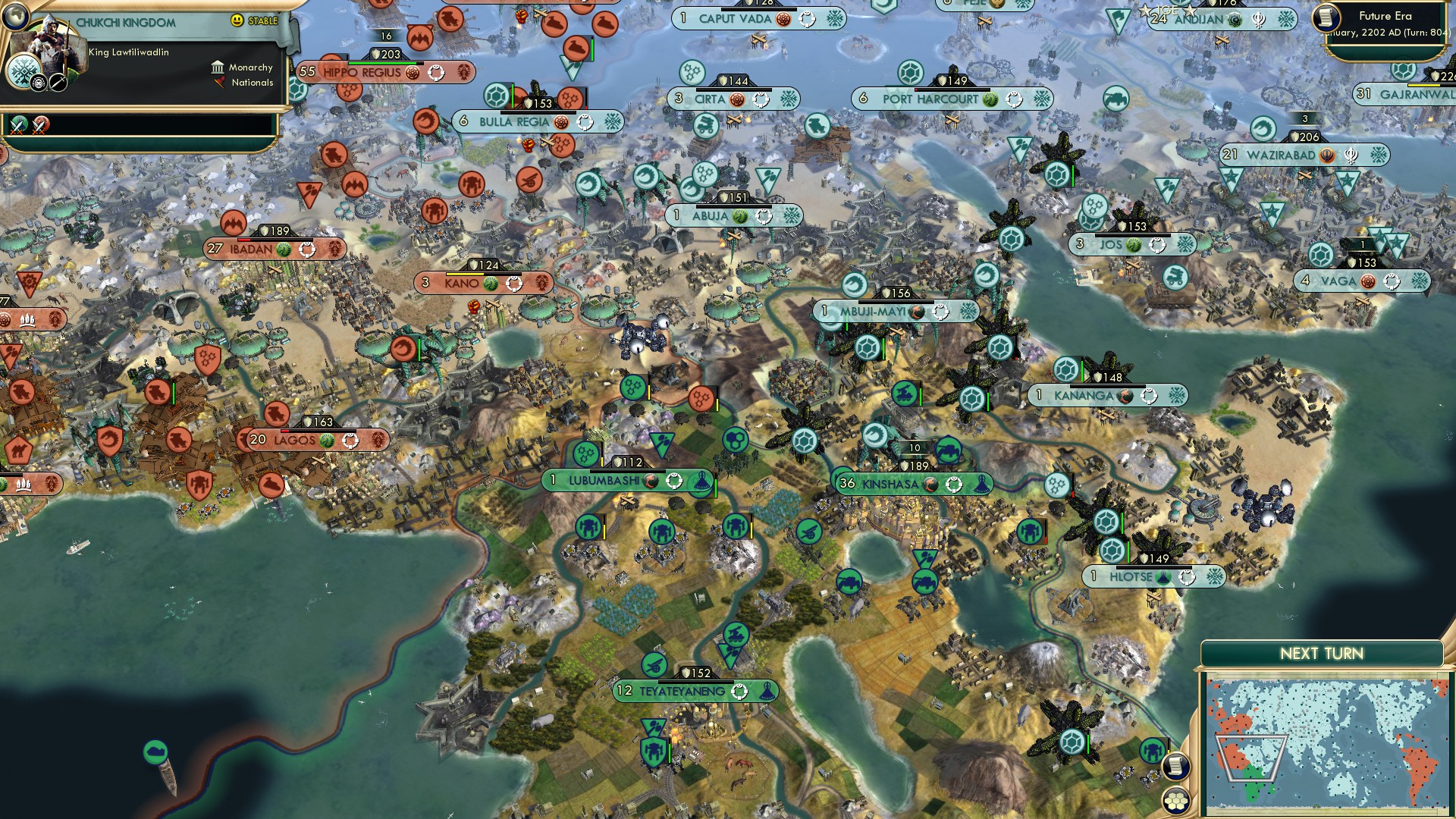Click the green crossed-swords war icon
This screenshot has height=819, width=1456.
tap(18, 124)
